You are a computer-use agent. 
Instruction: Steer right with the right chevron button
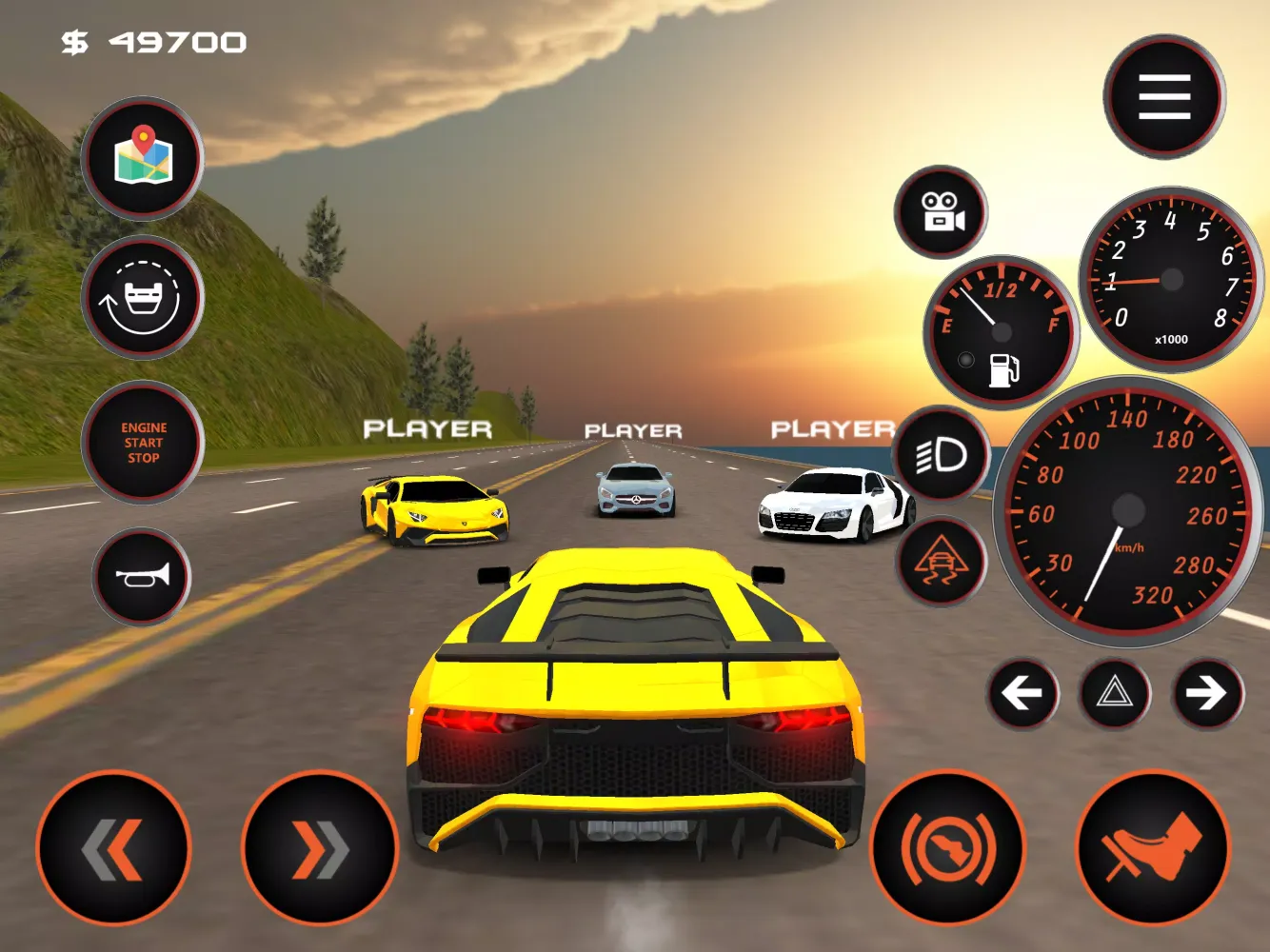coord(320,847)
